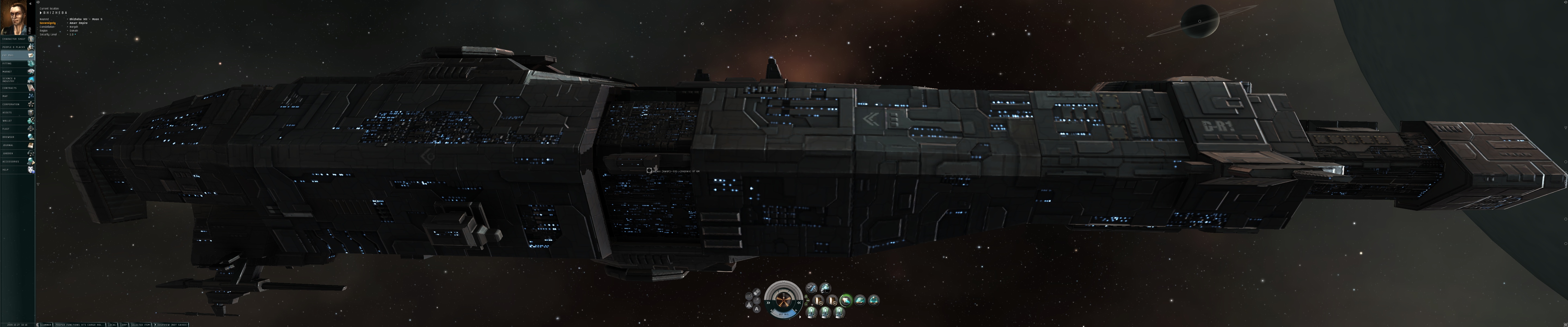This screenshot has height=327, width=1568.
Task: Toggle the Autopilot 'A' button
Action: pyautogui.click(x=757, y=309)
